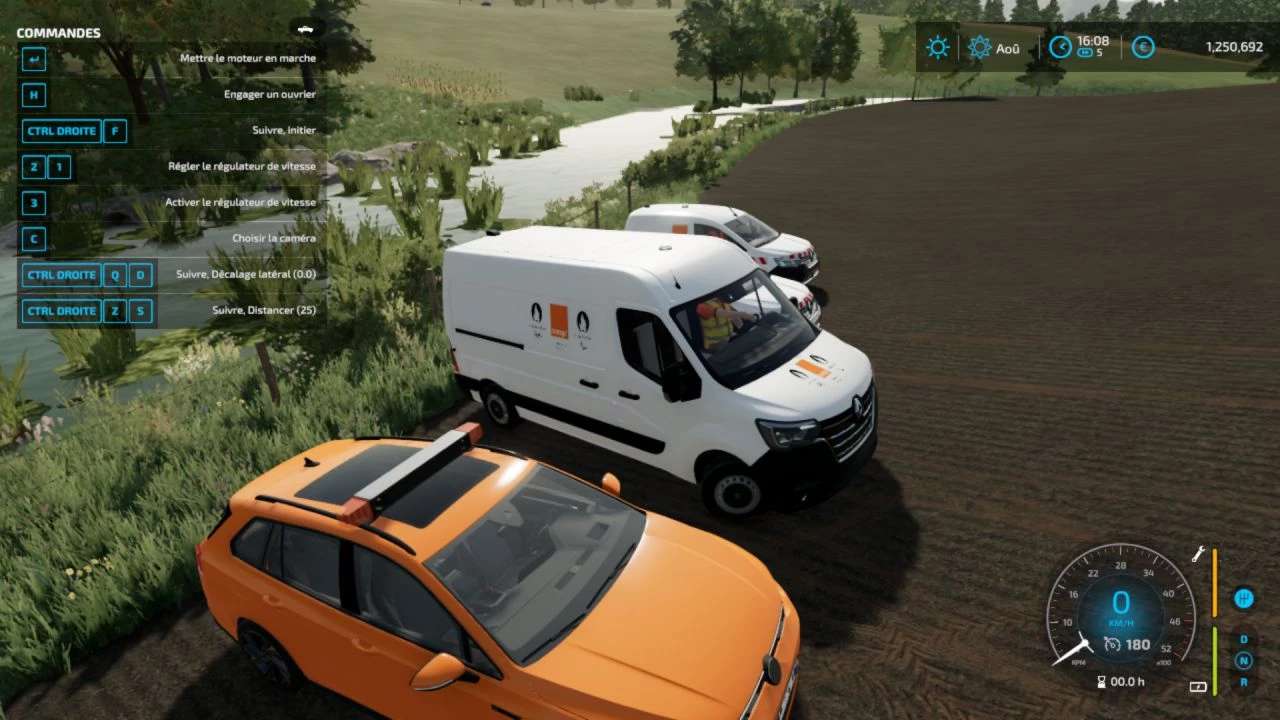The height and width of the screenshot is (720, 1280).
Task: Select the August season icon
Action: [980, 47]
